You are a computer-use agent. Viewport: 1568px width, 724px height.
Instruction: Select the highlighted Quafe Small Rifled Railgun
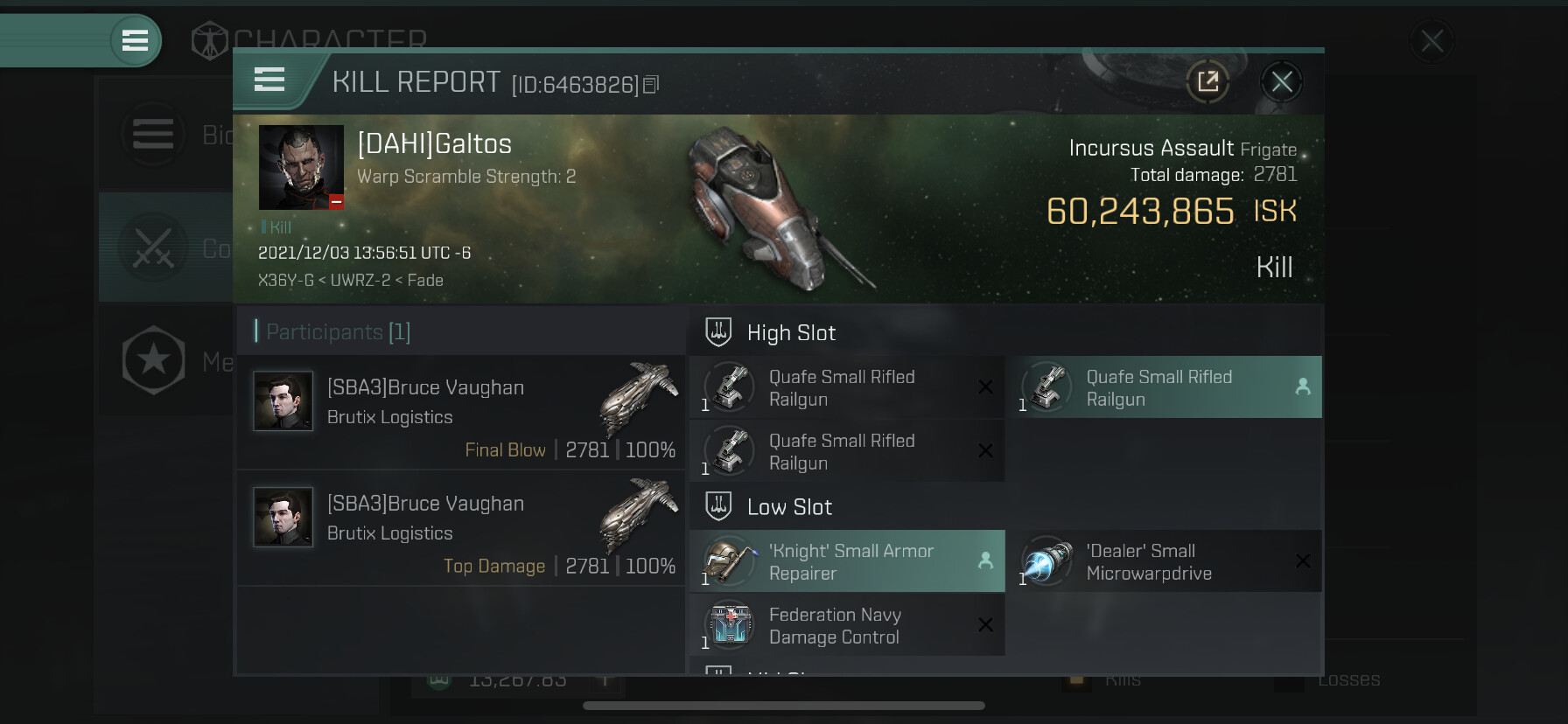click(1164, 387)
